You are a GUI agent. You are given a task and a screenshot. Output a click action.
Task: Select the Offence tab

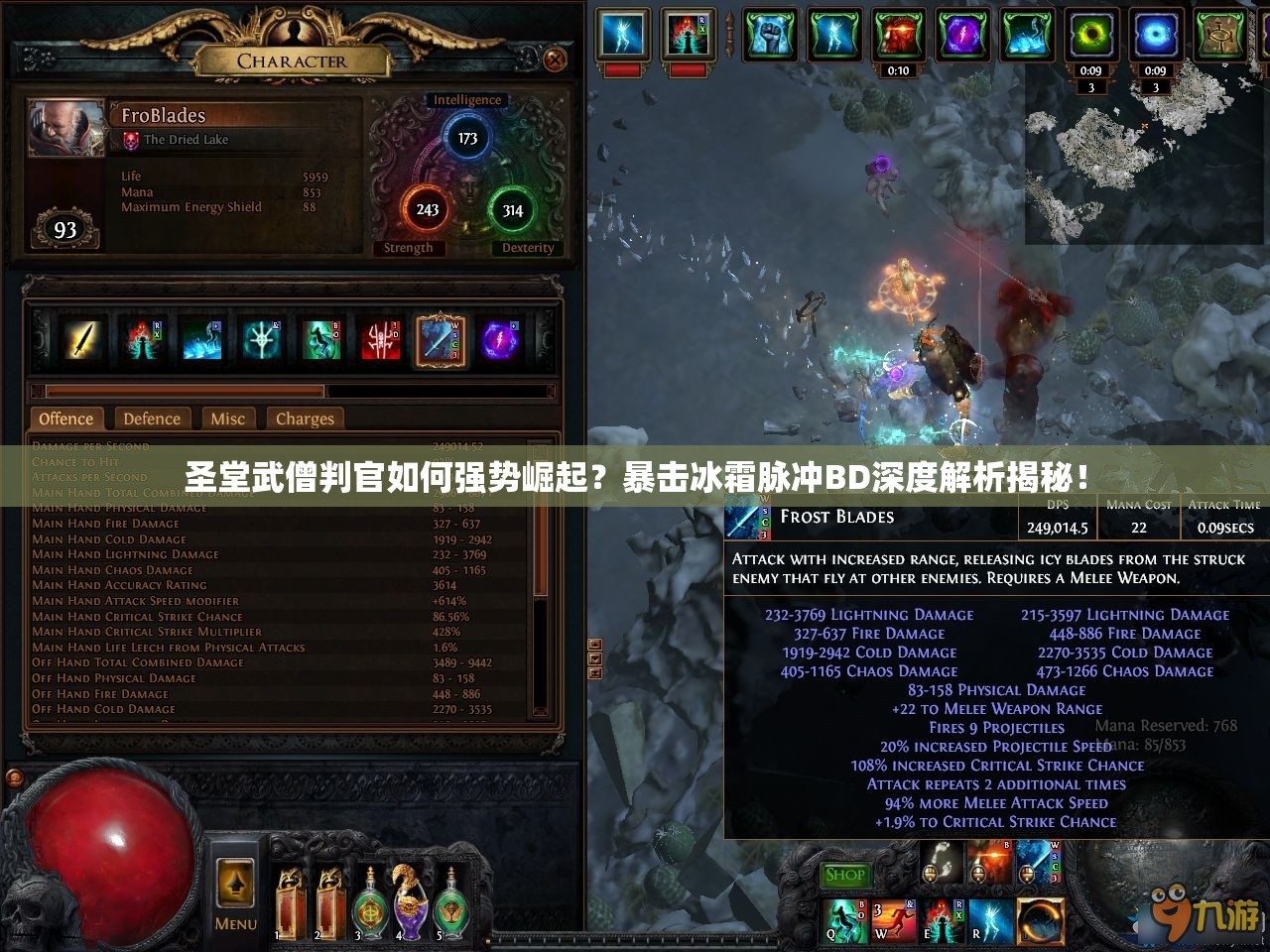66,418
